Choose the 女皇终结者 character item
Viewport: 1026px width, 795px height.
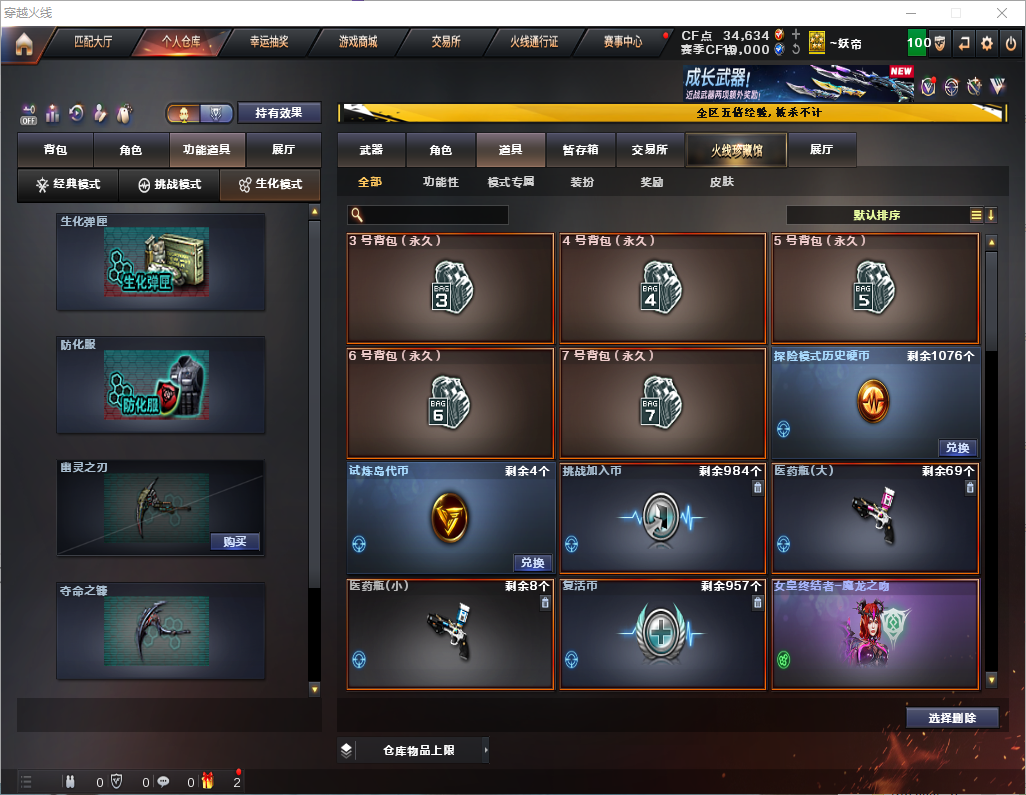875,635
